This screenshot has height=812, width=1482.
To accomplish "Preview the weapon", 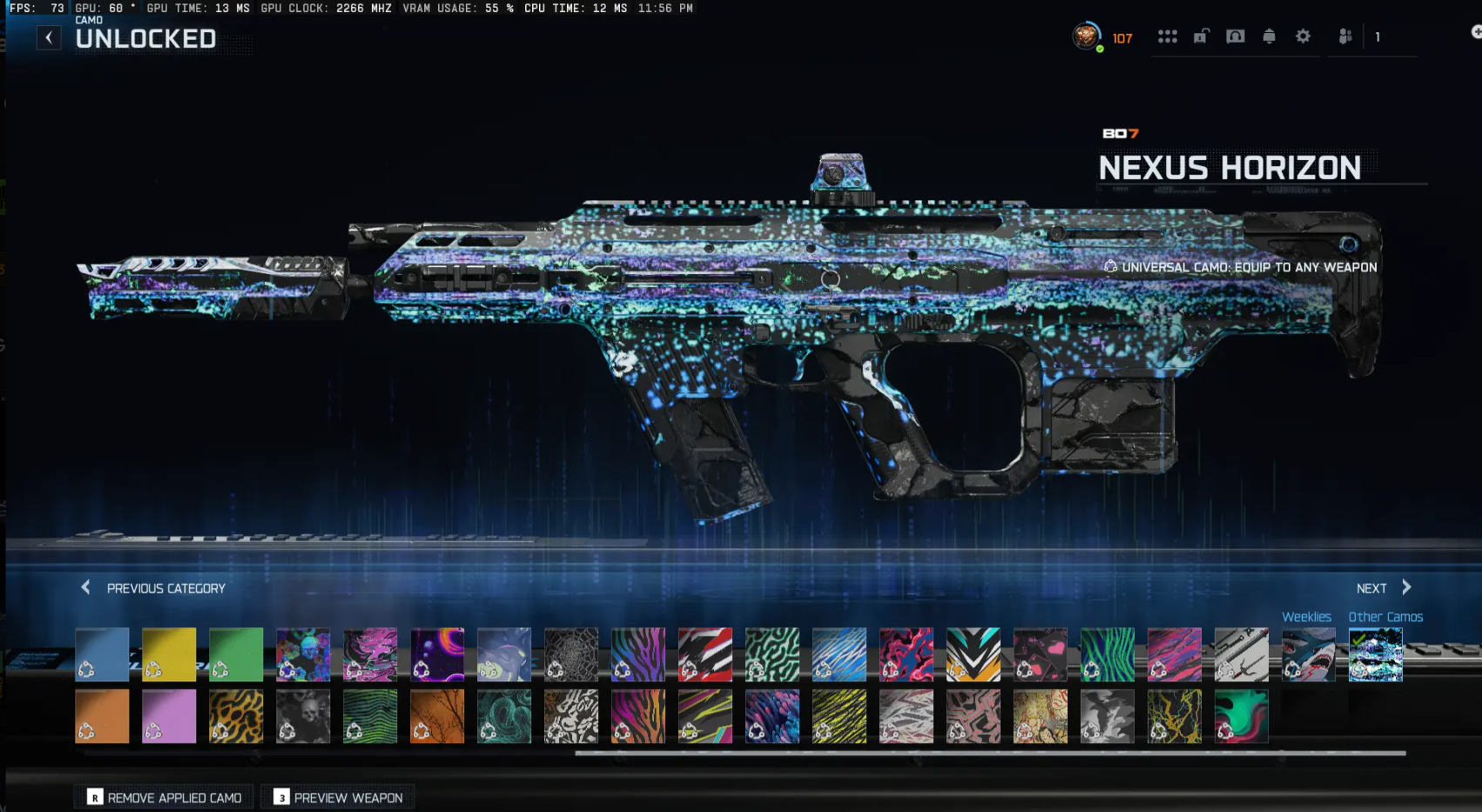I will click(338, 796).
